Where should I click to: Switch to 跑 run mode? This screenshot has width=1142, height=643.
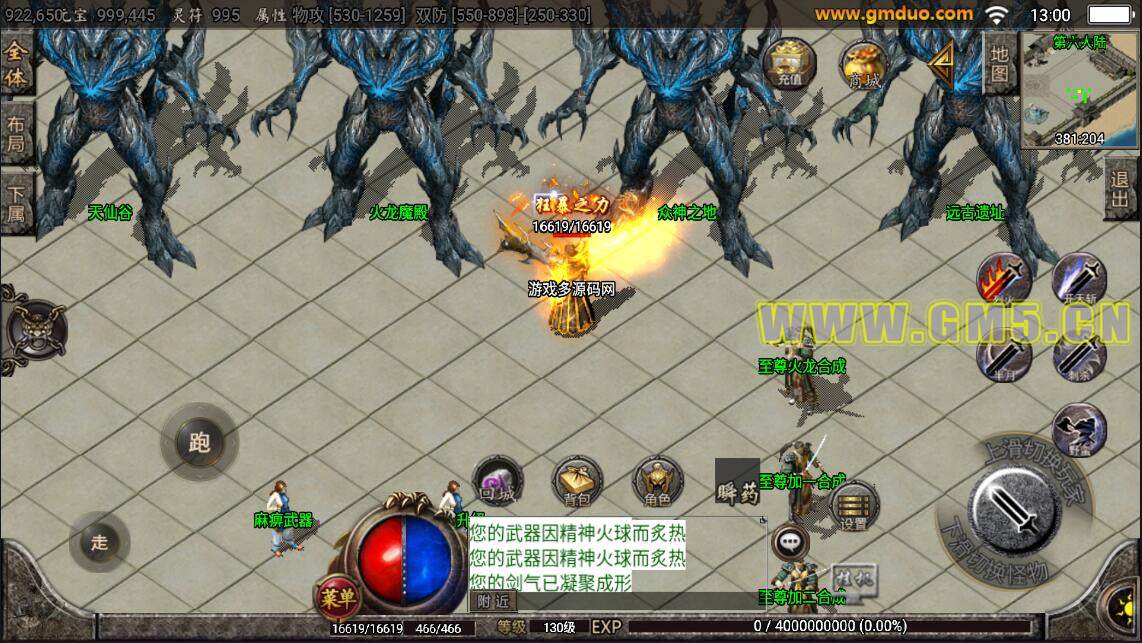point(199,442)
